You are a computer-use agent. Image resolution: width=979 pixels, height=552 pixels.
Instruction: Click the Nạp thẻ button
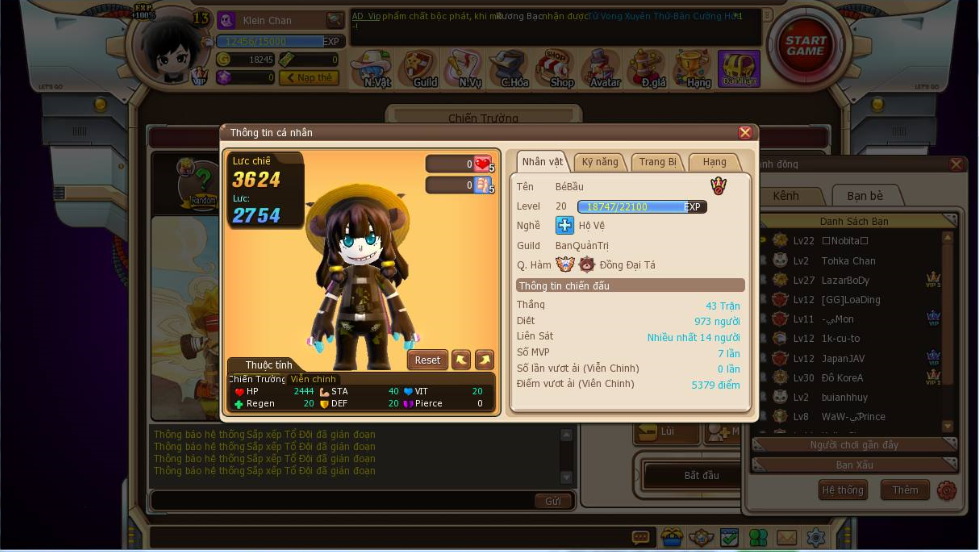(x=309, y=78)
